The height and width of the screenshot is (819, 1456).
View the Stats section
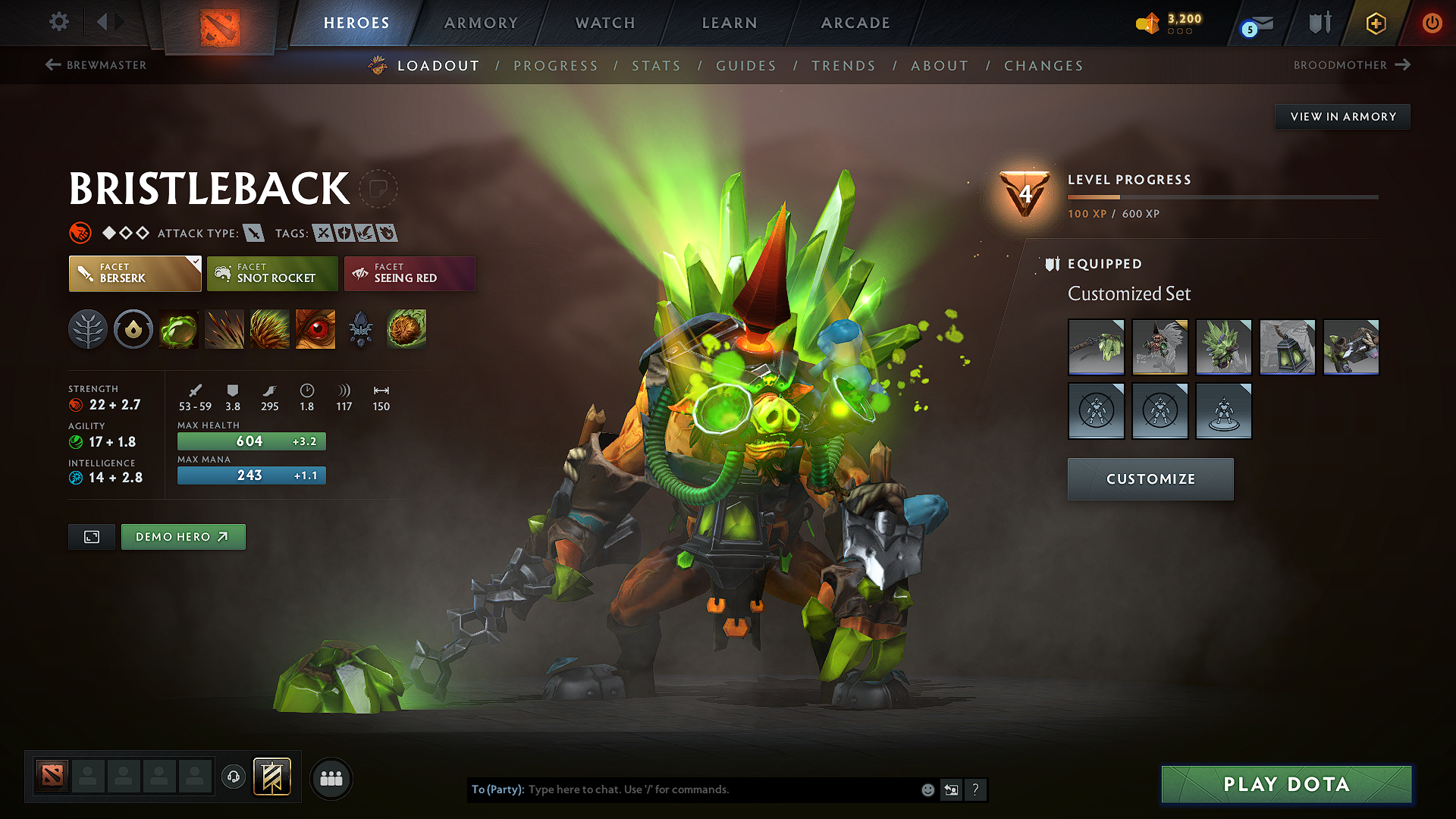tap(656, 66)
